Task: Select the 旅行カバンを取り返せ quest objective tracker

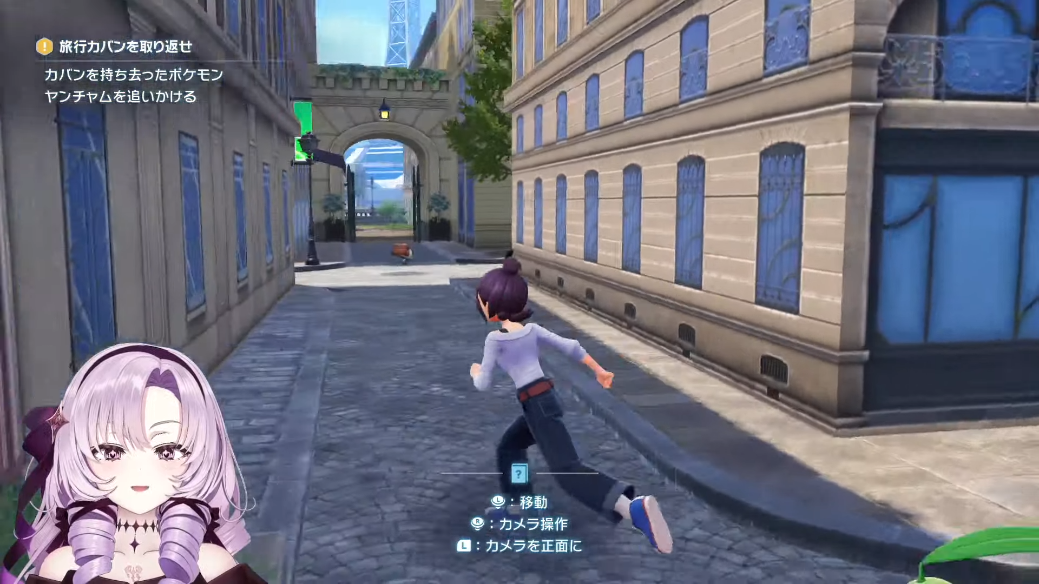Action: (x=125, y=47)
